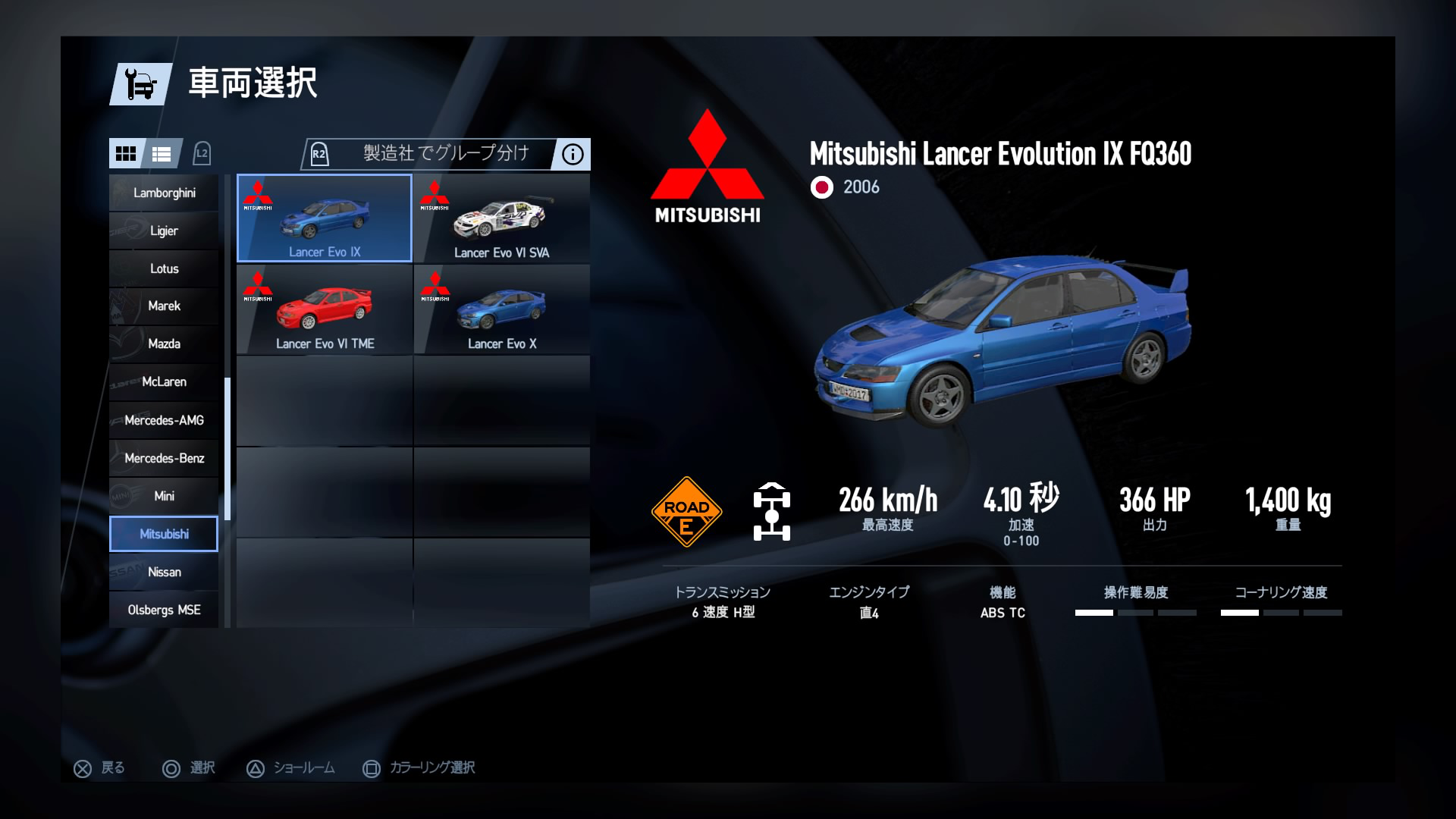The width and height of the screenshot is (1456, 819).
Task: Open the car info panel via the (i) icon
Action: point(572,154)
